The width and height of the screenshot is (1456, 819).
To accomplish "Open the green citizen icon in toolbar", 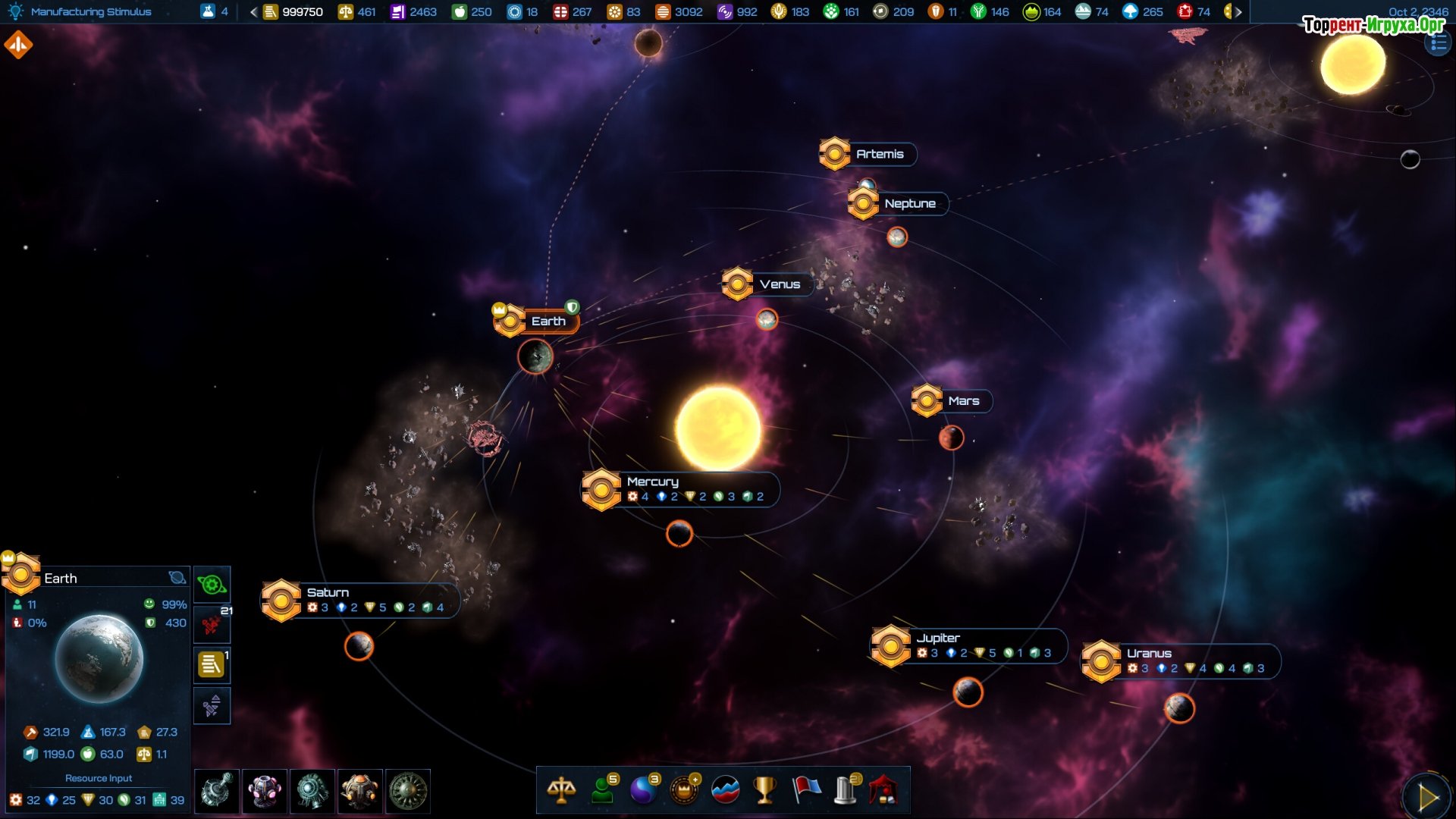I will pyautogui.click(x=603, y=790).
